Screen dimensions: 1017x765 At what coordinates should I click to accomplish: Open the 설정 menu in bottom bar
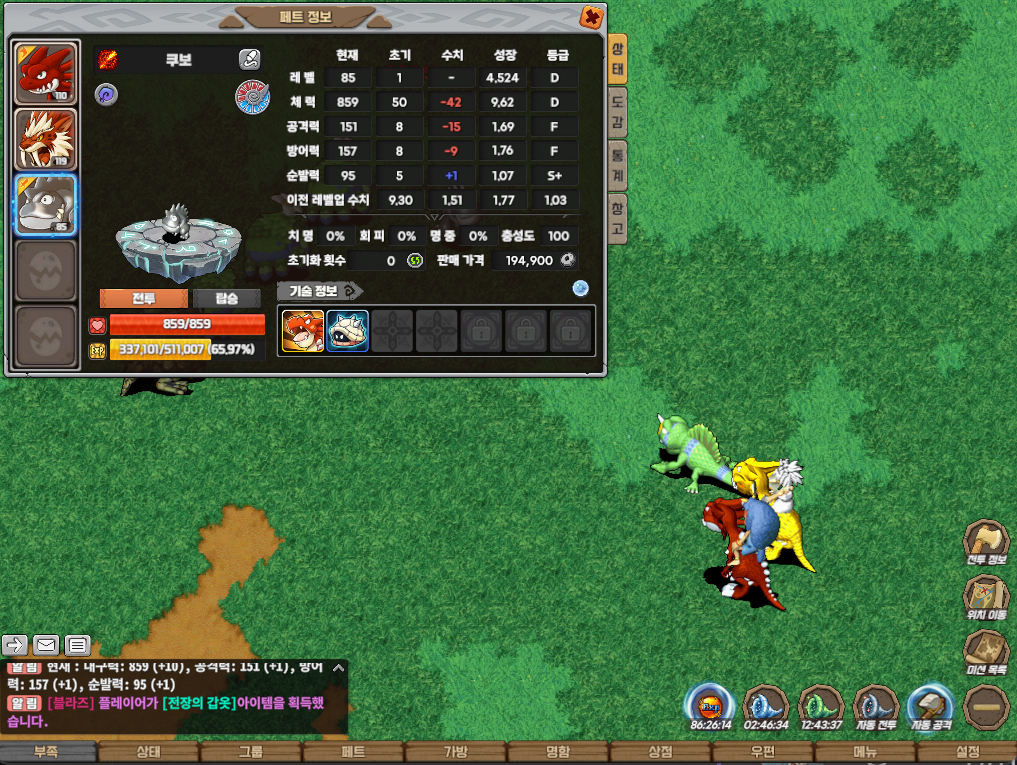[967, 752]
